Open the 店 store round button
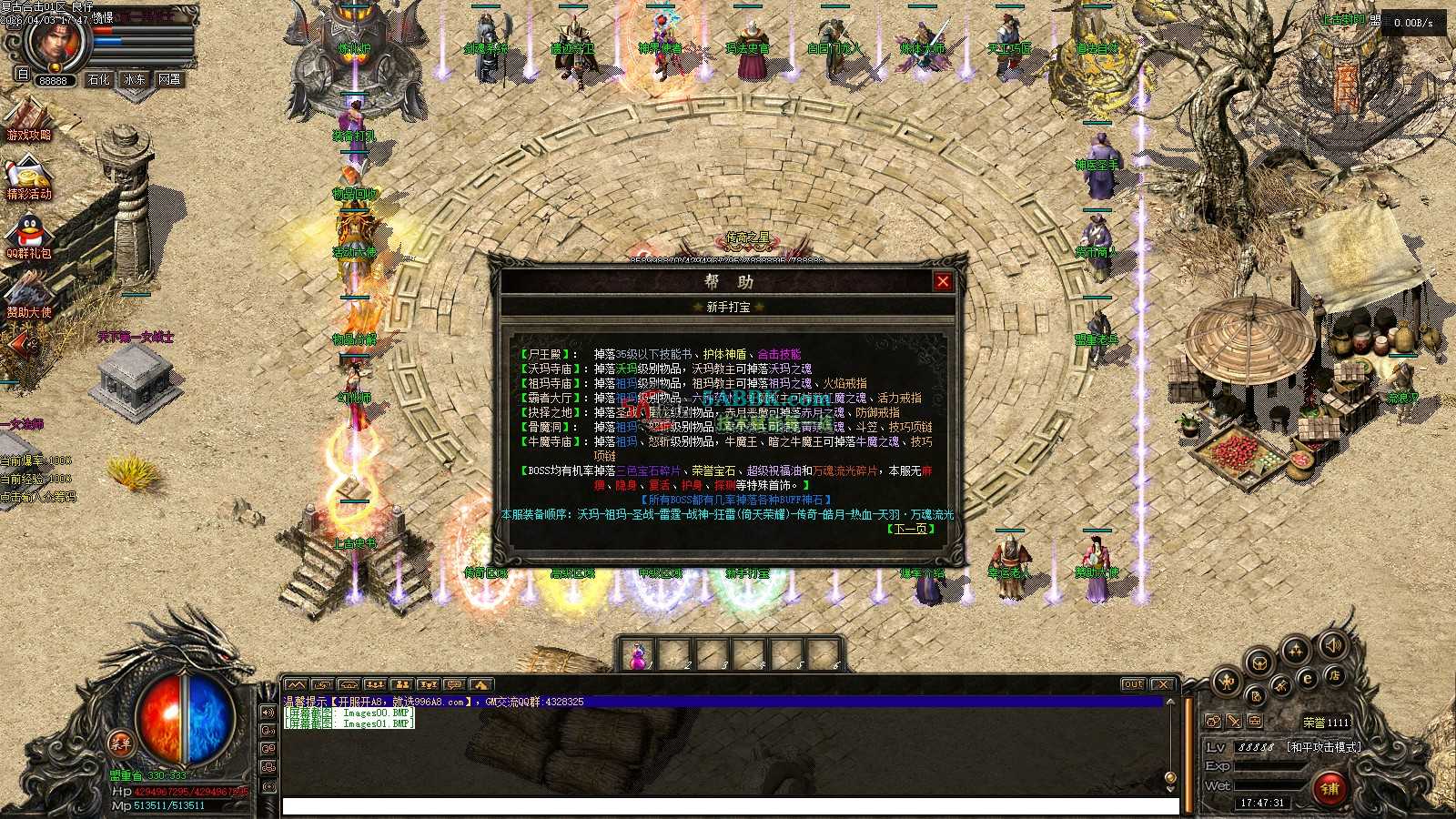 point(1335,675)
